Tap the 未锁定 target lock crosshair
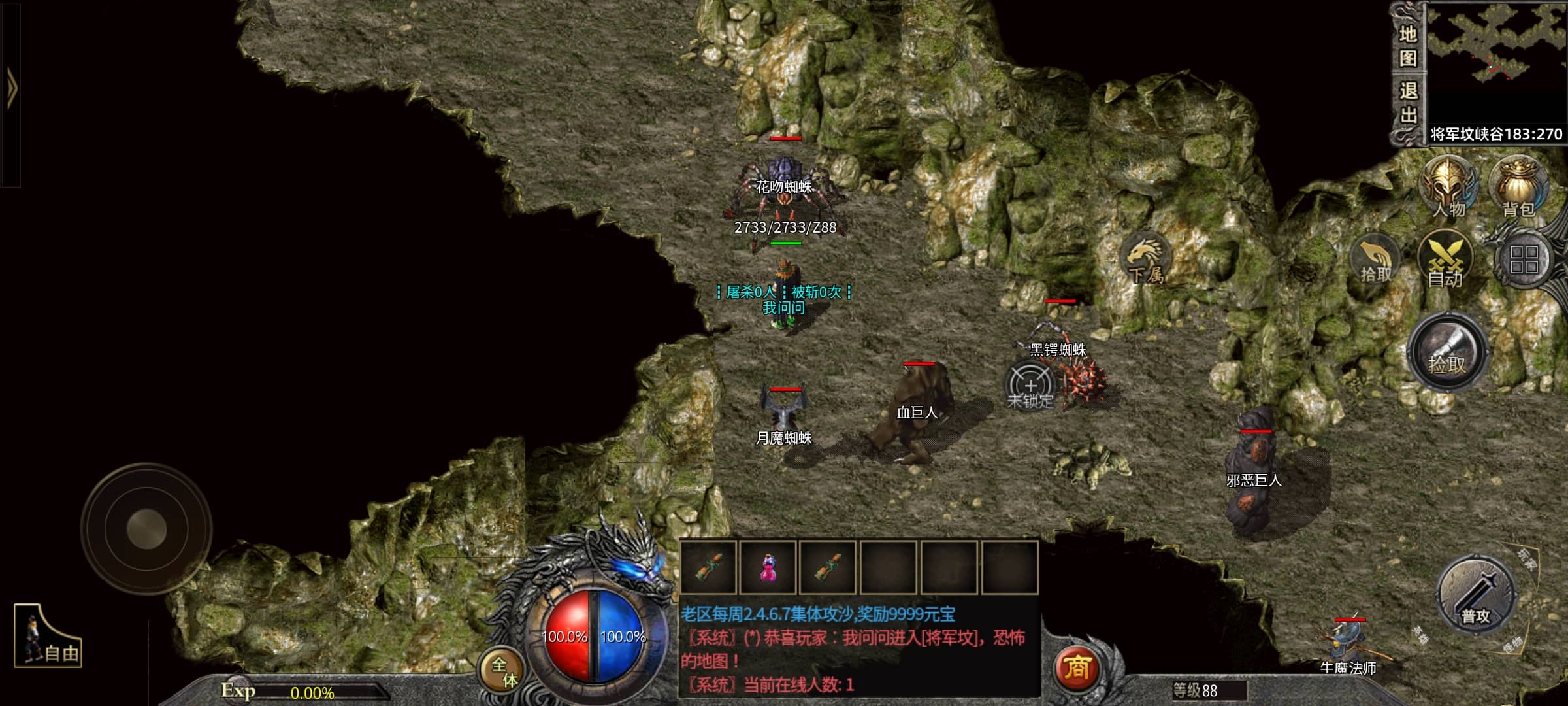1568x706 pixels. [1030, 386]
